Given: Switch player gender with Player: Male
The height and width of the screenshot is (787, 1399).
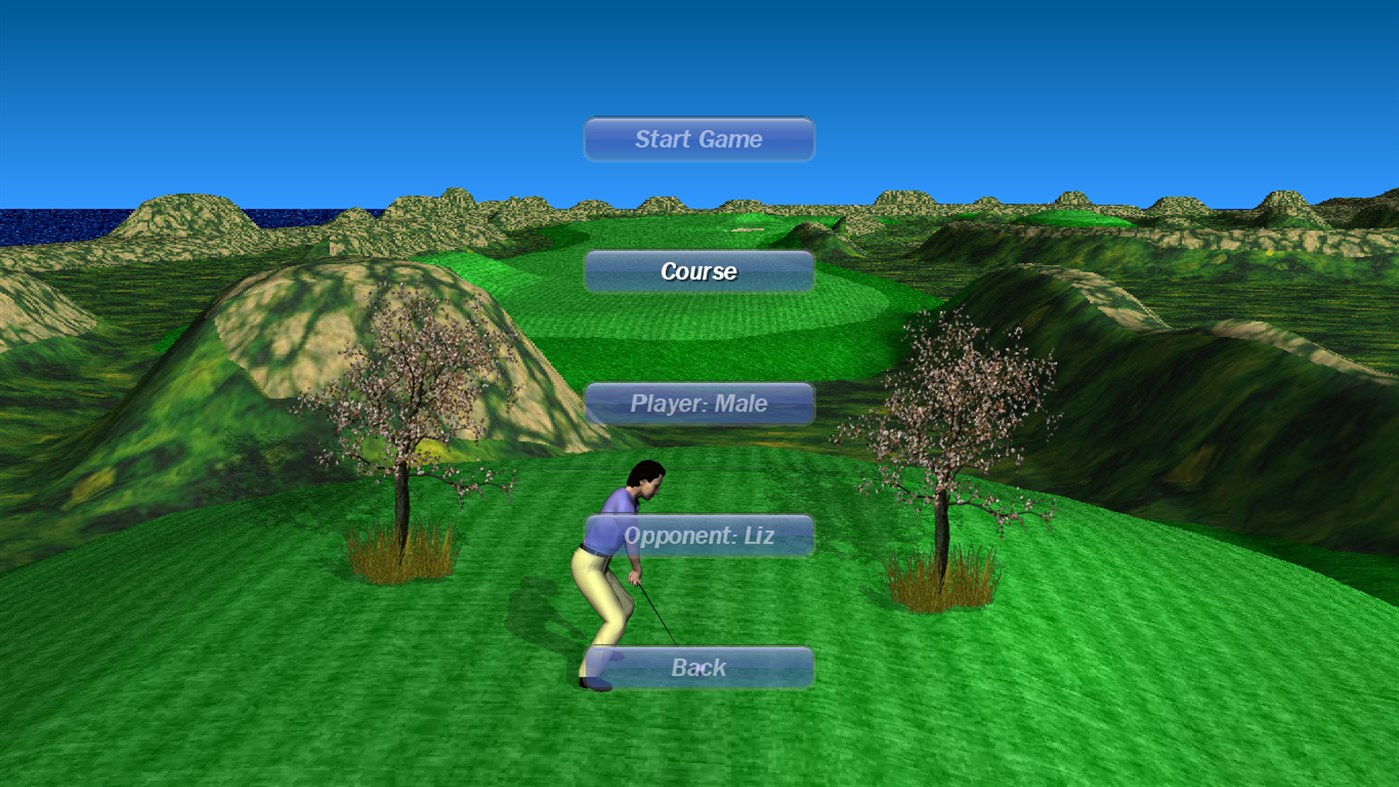Looking at the screenshot, I should point(698,403).
